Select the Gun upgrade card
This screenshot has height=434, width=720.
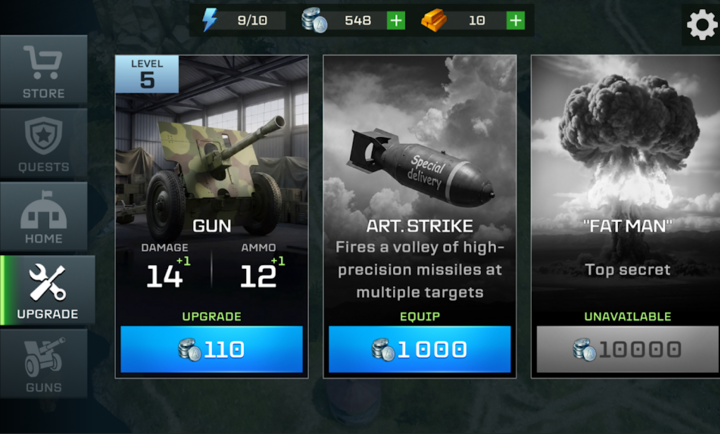[x=211, y=180]
